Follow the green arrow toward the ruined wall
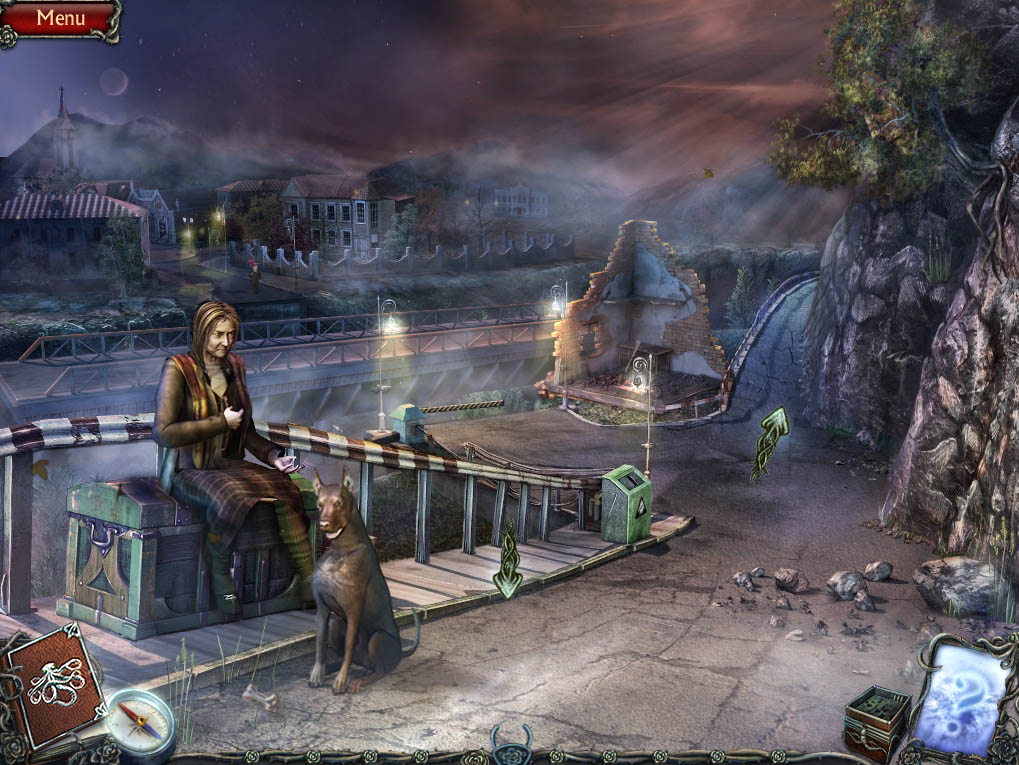This screenshot has width=1019, height=765. tap(770, 442)
